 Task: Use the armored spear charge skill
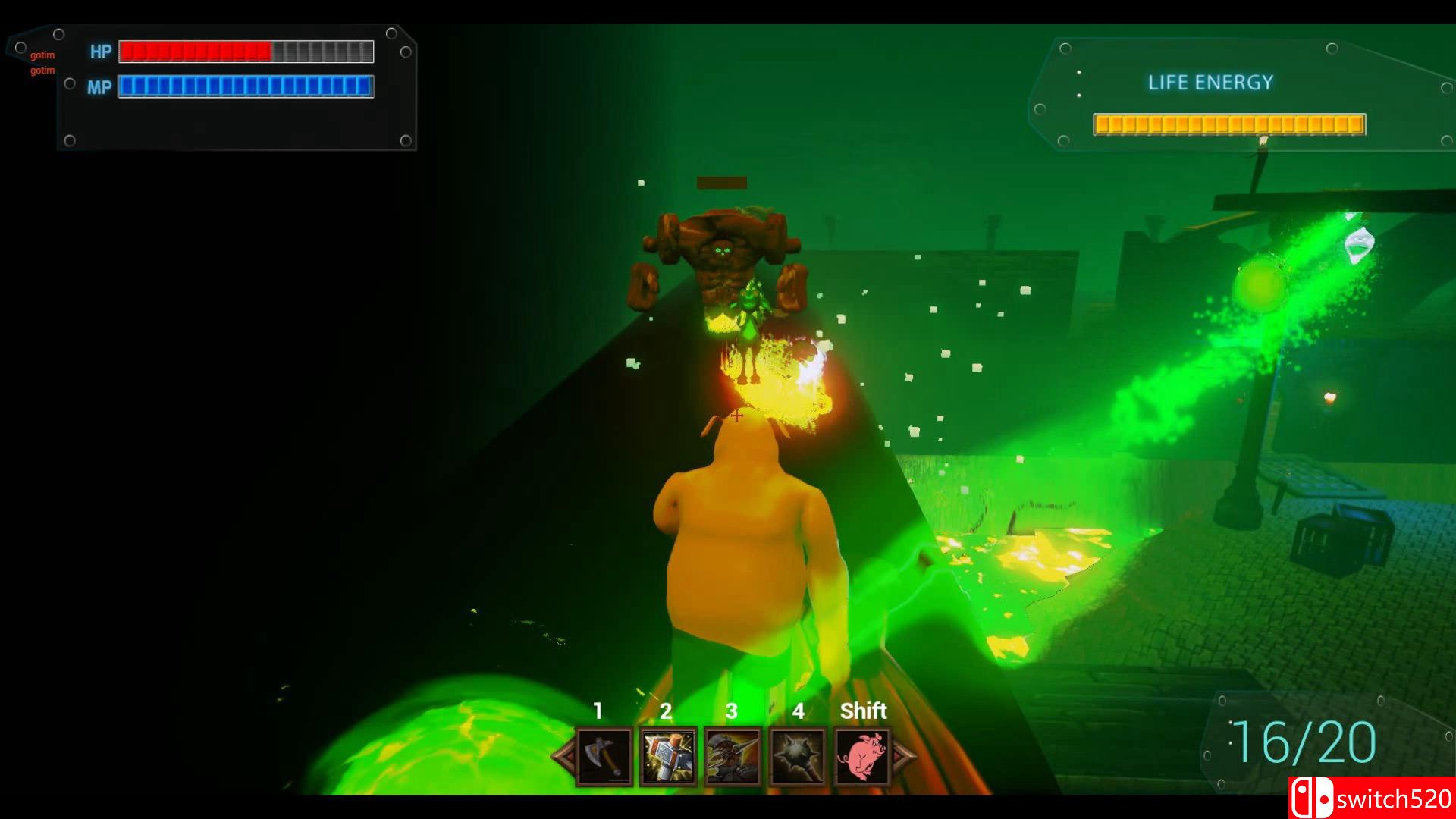(x=733, y=756)
